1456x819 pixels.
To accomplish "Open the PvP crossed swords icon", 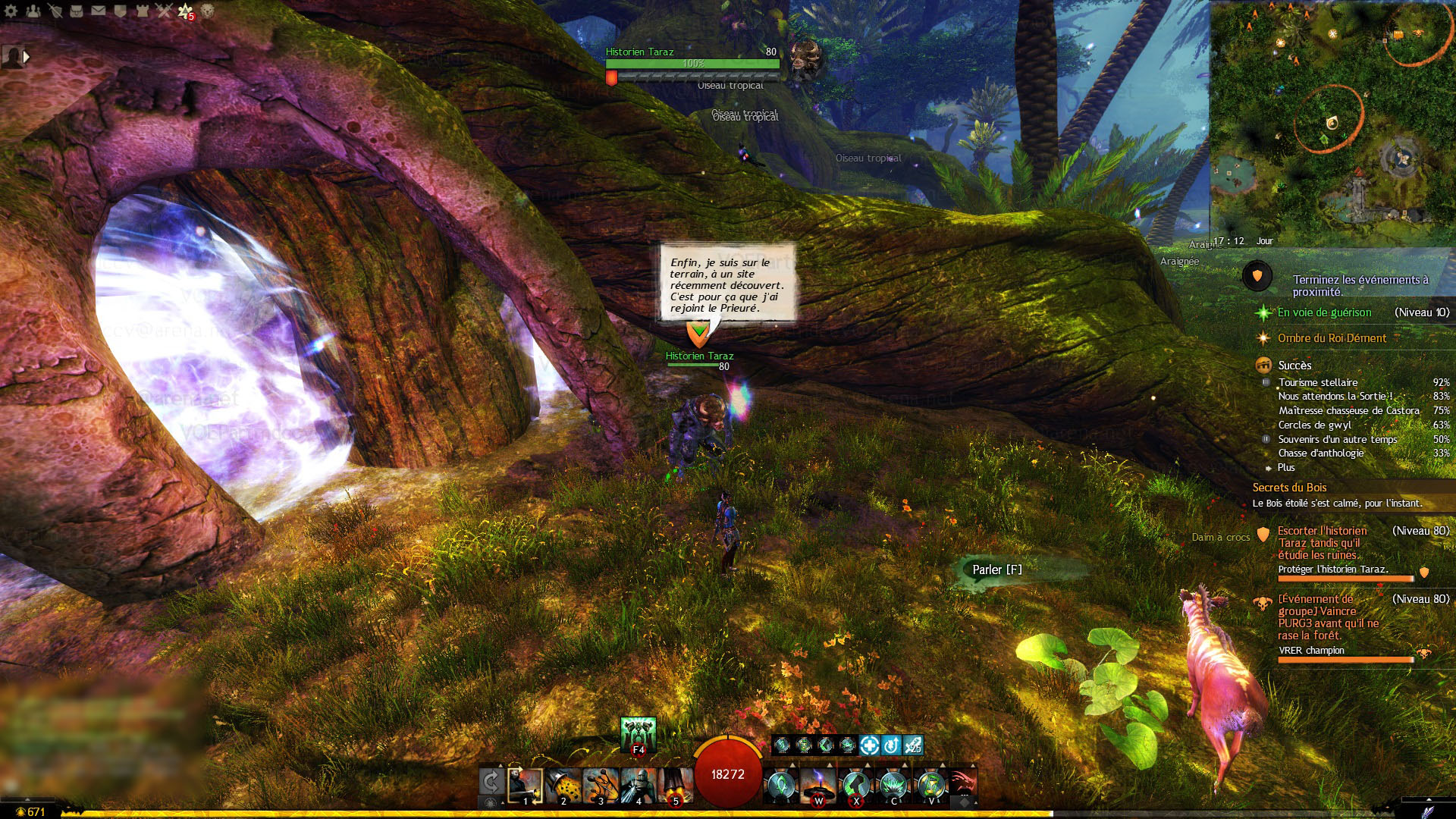I will click(164, 11).
